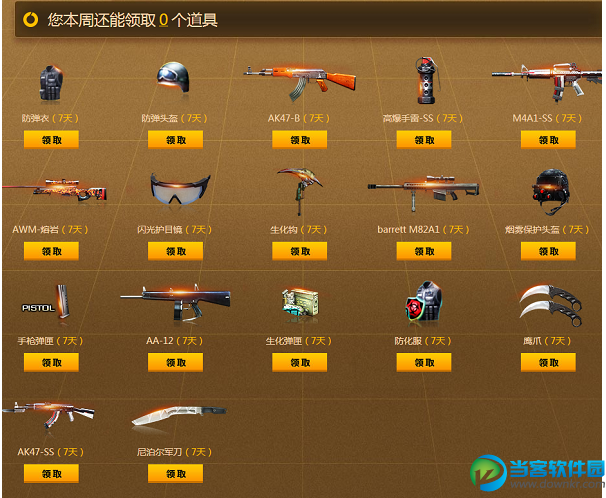Click 领取 under the AK47-B rifle
Image resolution: width=606 pixels, height=498 pixels.
299,140
